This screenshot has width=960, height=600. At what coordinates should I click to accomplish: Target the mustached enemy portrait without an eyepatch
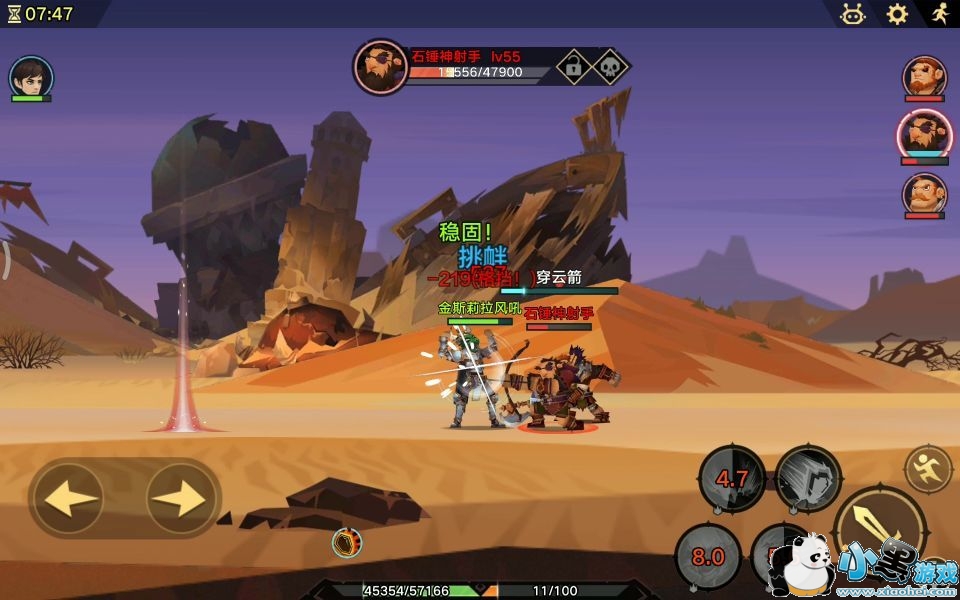tap(924, 193)
